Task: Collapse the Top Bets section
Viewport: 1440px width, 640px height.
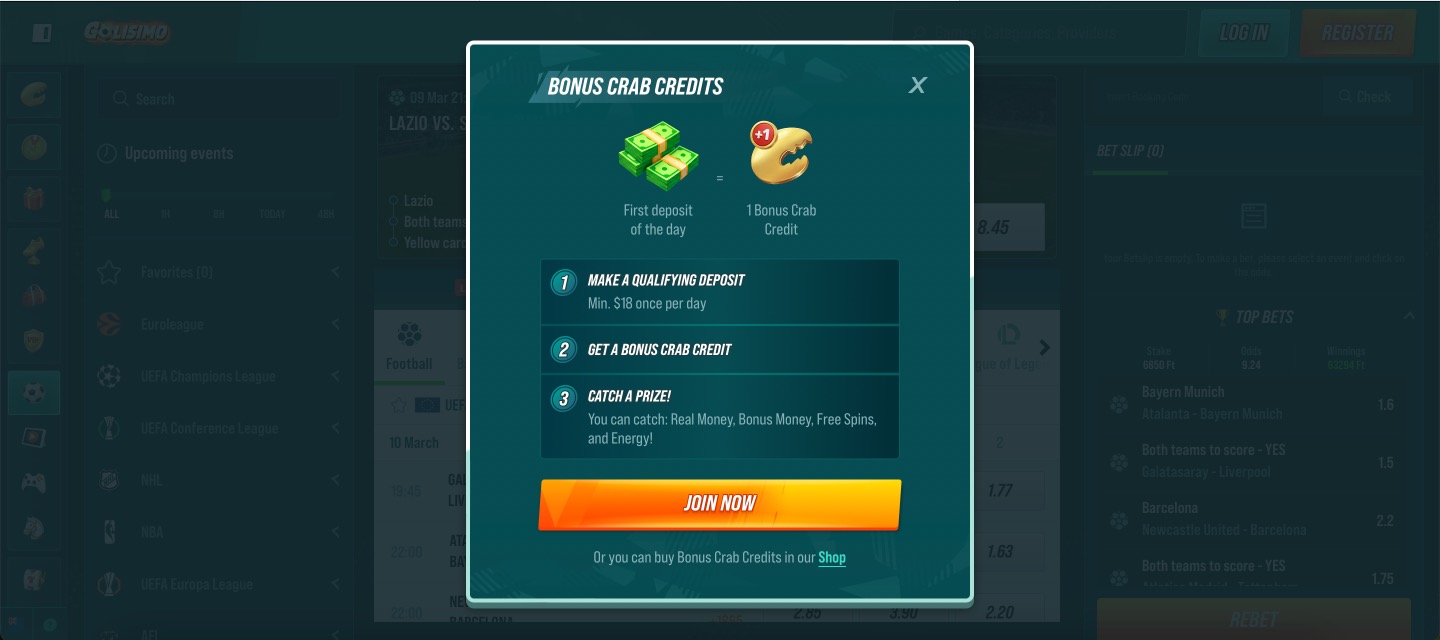Action: coord(1408,317)
